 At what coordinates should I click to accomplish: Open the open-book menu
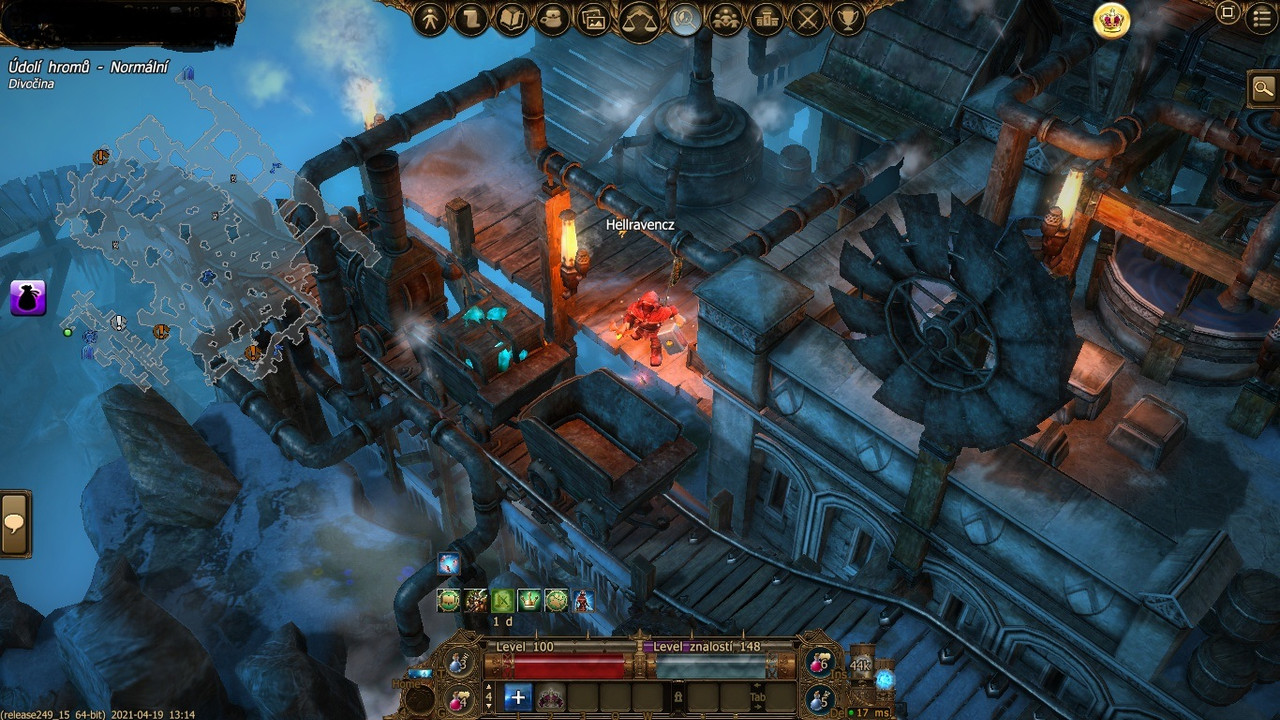click(512, 19)
